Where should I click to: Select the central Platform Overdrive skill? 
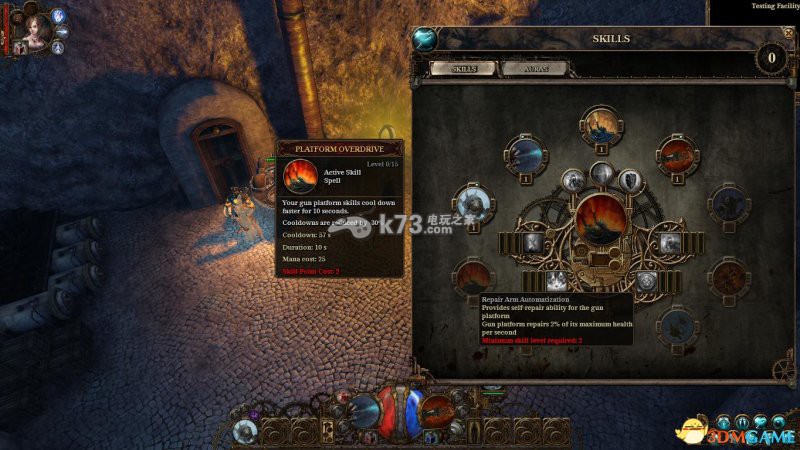click(602, 222)
